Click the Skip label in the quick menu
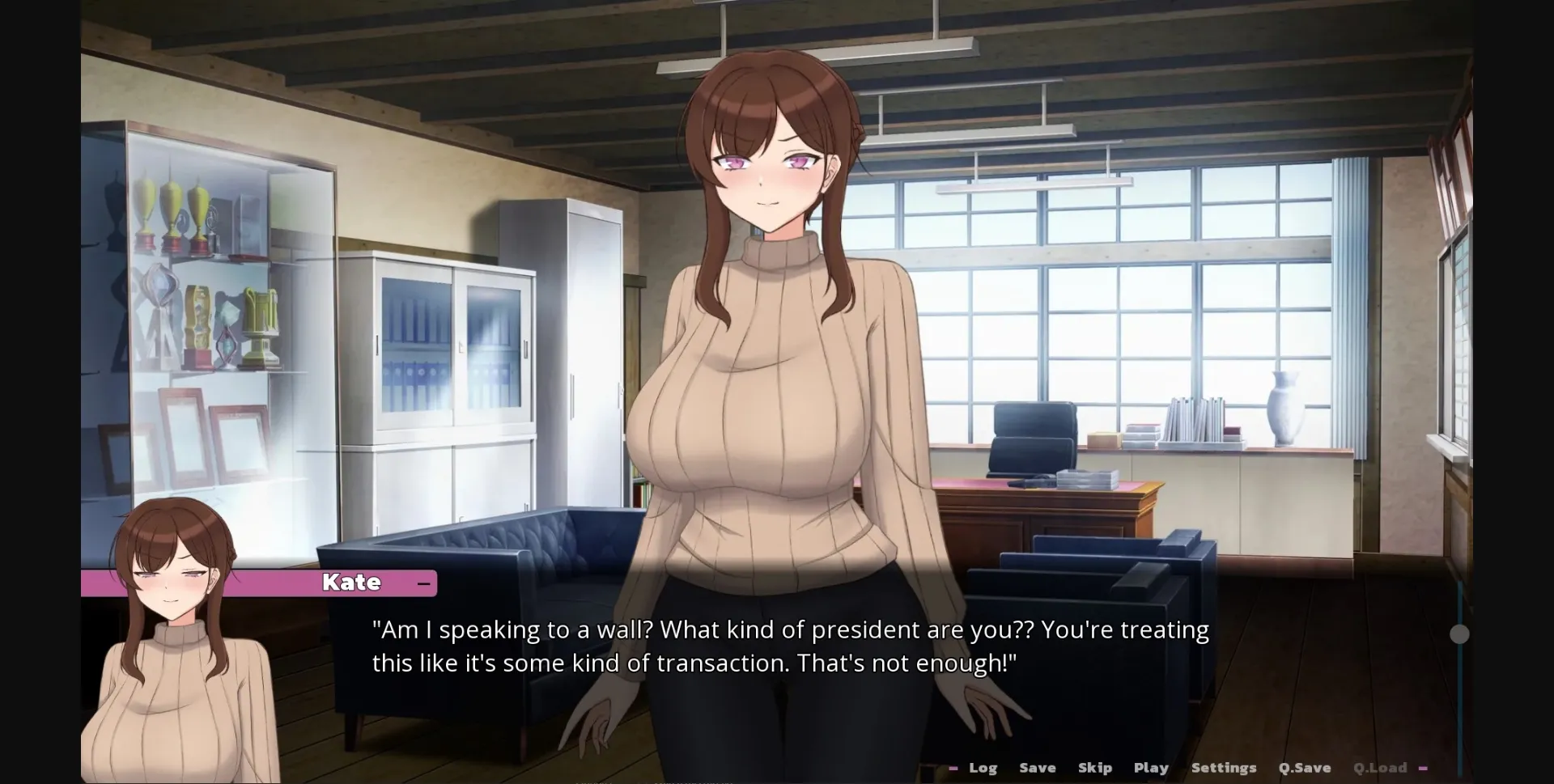The height and width of the screenshot is (784, 1554). [x=1095, y=767]
